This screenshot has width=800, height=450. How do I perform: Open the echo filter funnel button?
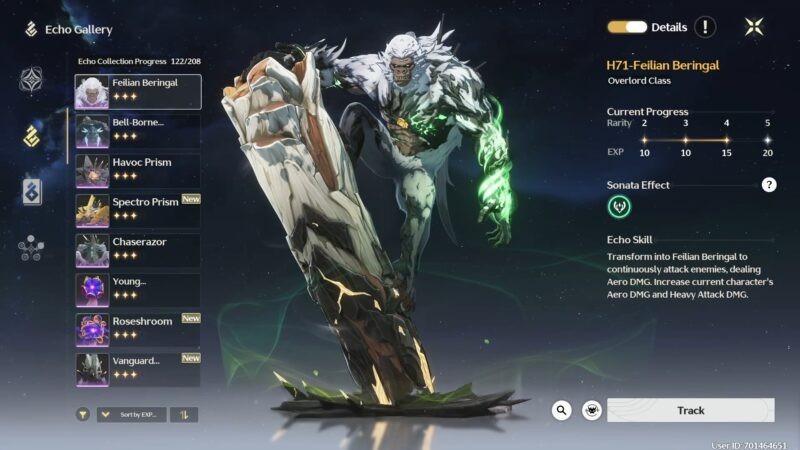pos(83,414)
